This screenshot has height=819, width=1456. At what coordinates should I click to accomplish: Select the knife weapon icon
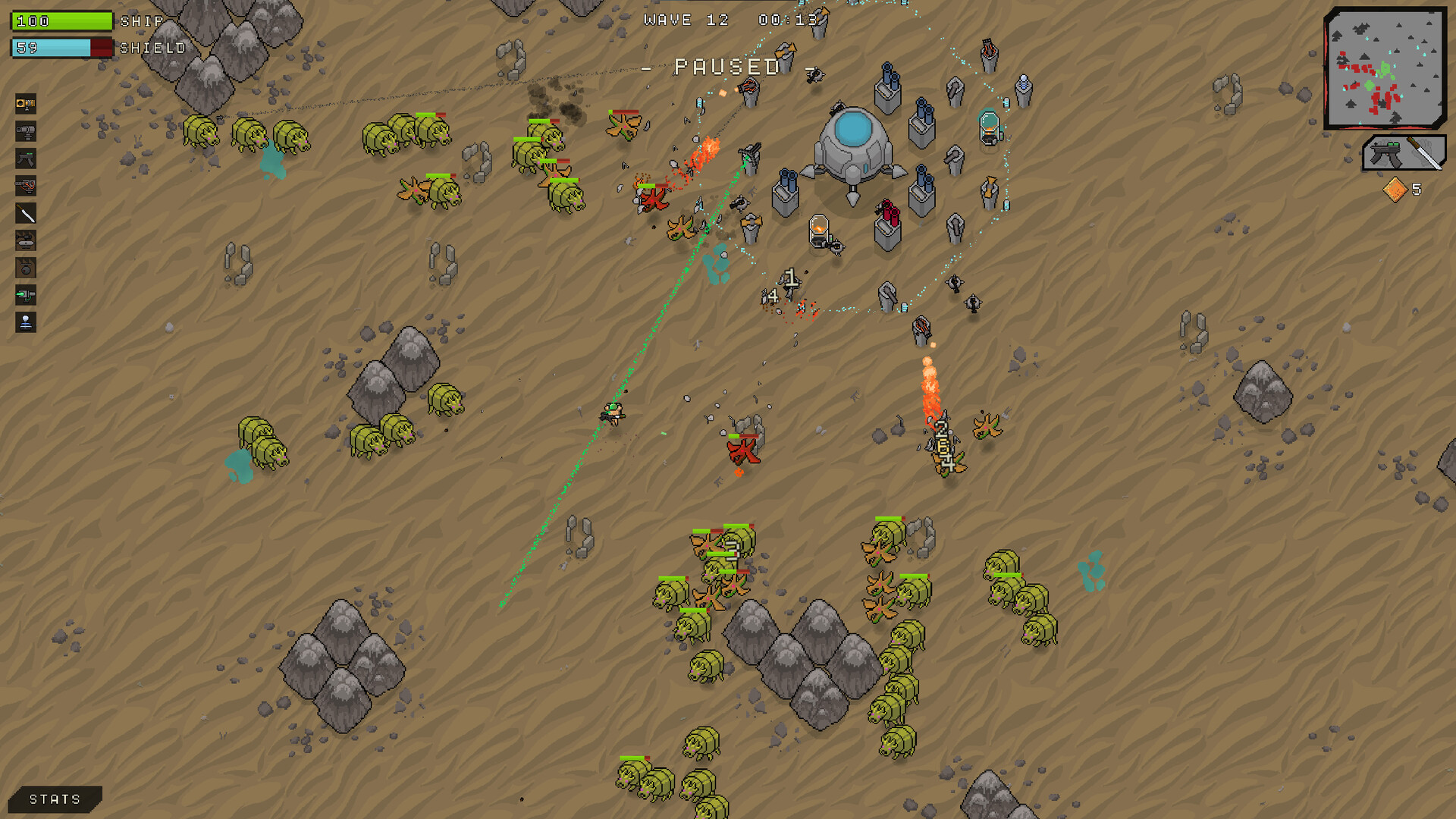coord(26,212)
